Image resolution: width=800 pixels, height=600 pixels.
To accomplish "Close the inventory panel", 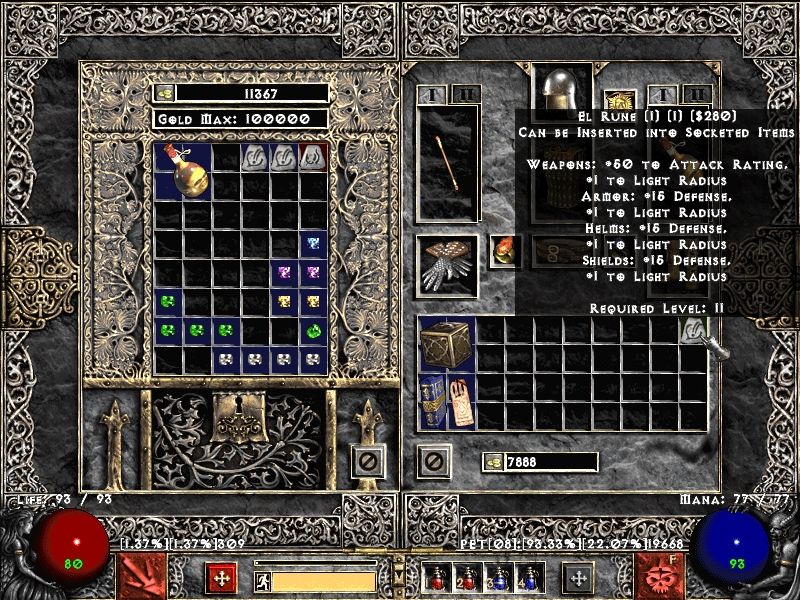I will coord(433,461).
